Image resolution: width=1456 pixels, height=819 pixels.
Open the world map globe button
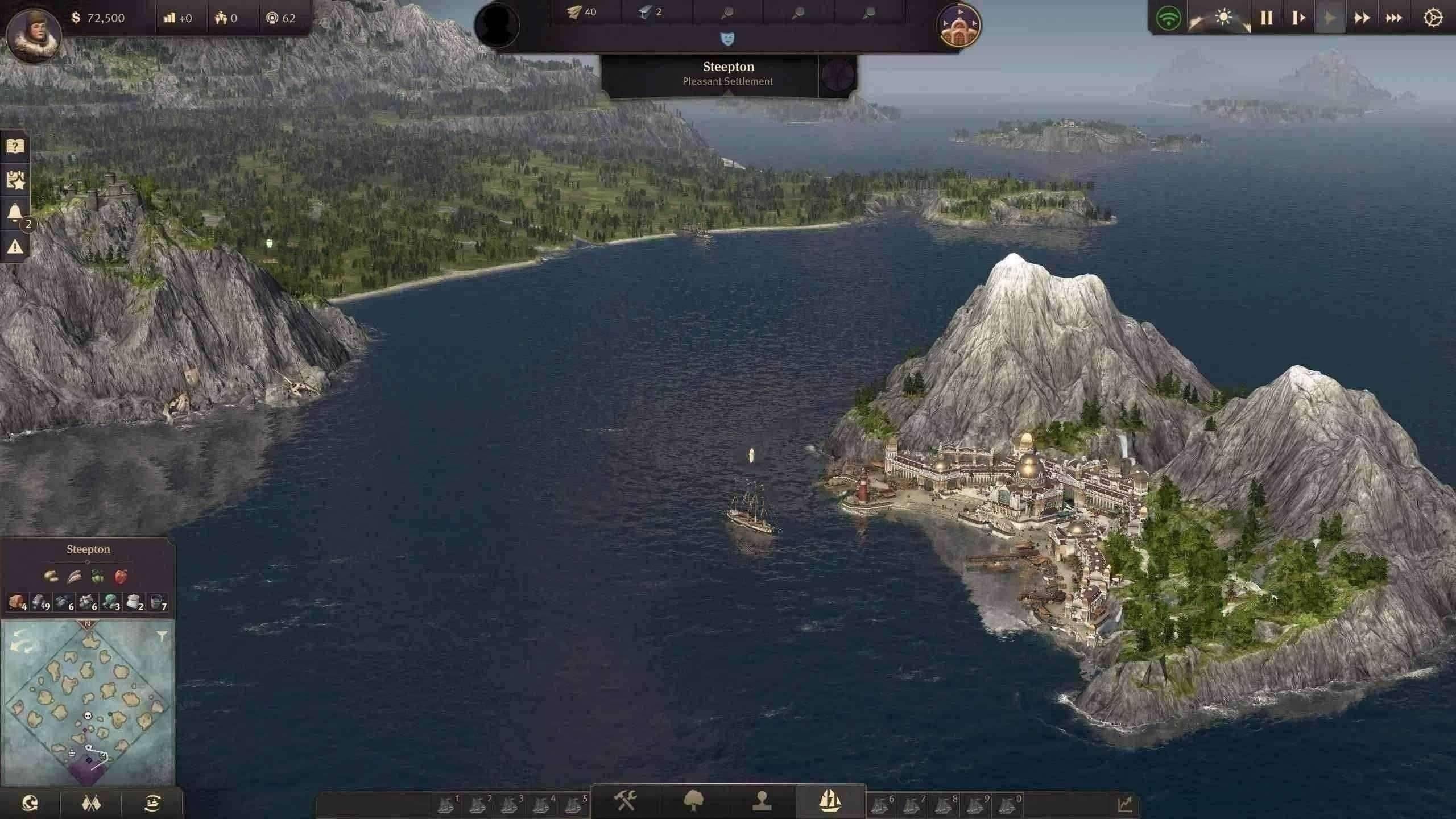30,803
